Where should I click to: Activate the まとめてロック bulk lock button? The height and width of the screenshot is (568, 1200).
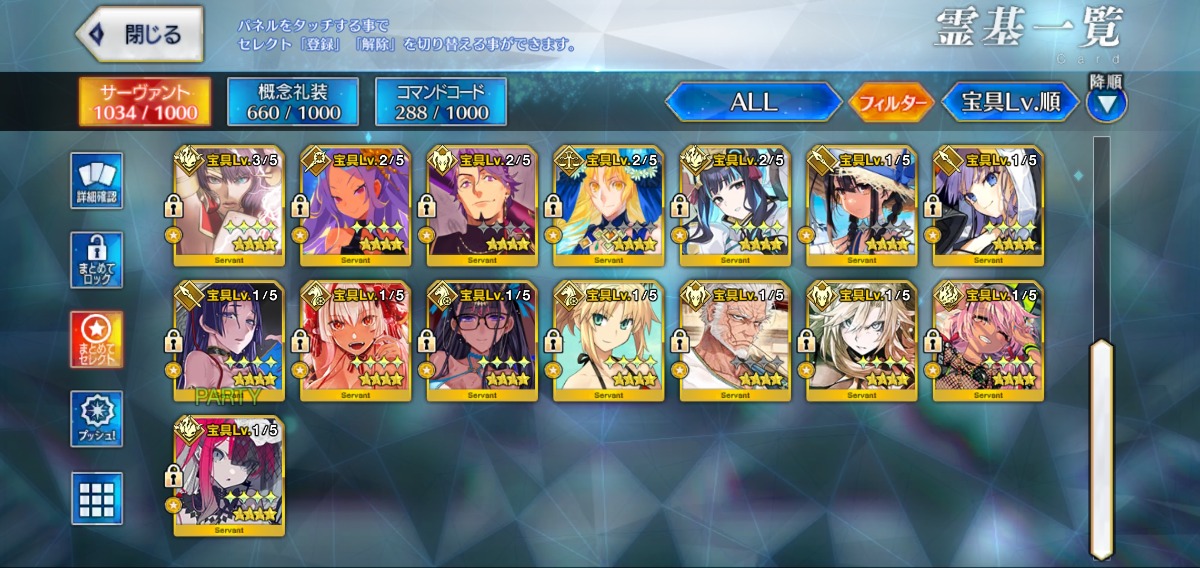(97, 260)
